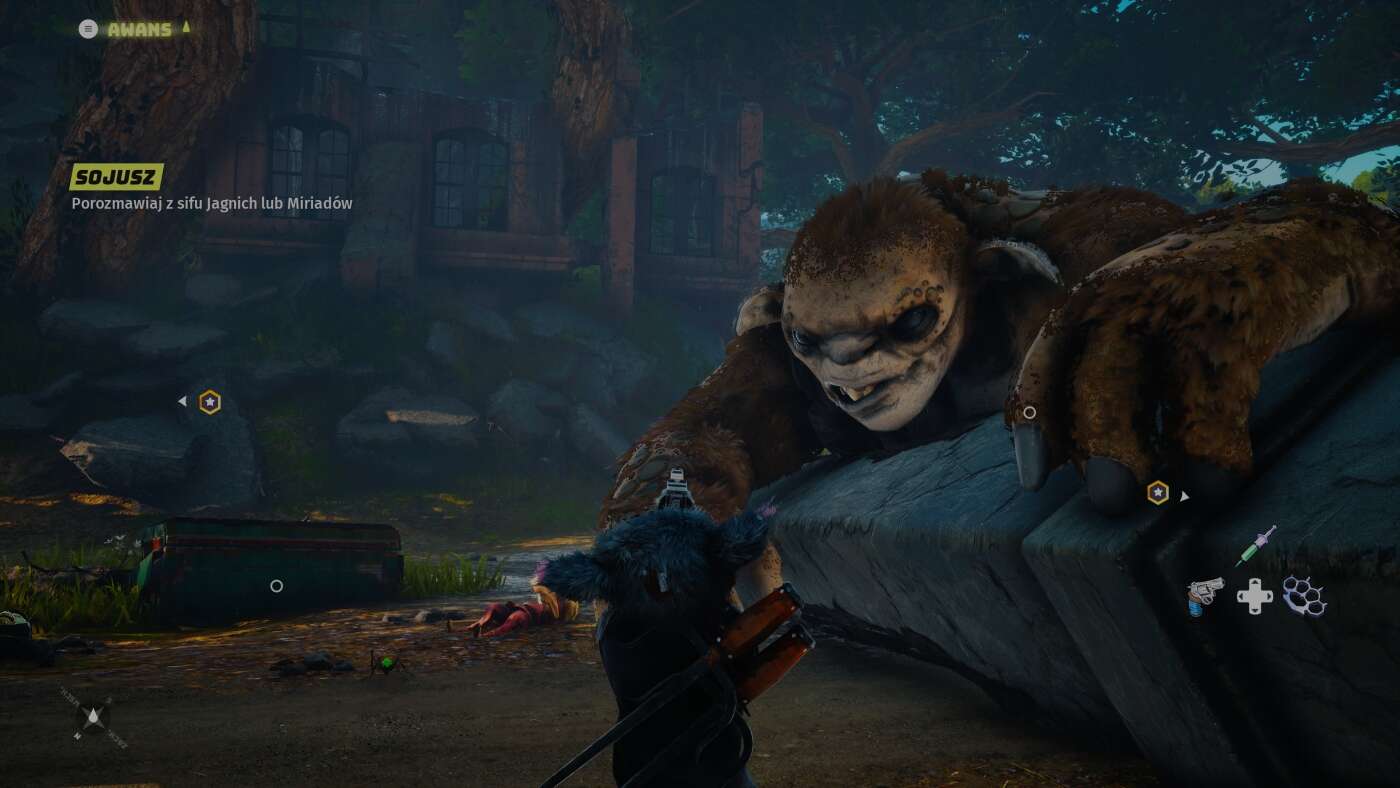Click the D-pad item wheel icon
This screenshot has height=788, width=1400.
click(1253, 596)
